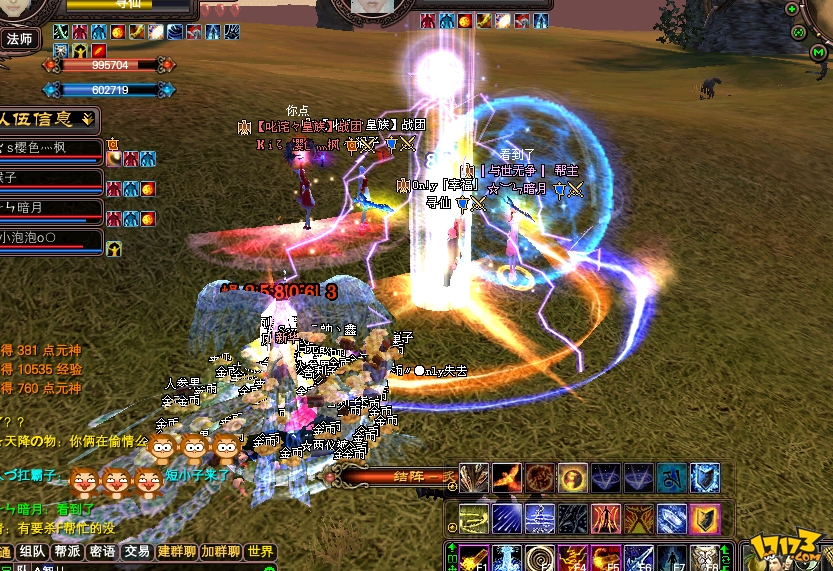The height and width of the screenshot is (571, 833).
Task: Switch to the 组队 chat channel
Action: (x=32, y=551)
